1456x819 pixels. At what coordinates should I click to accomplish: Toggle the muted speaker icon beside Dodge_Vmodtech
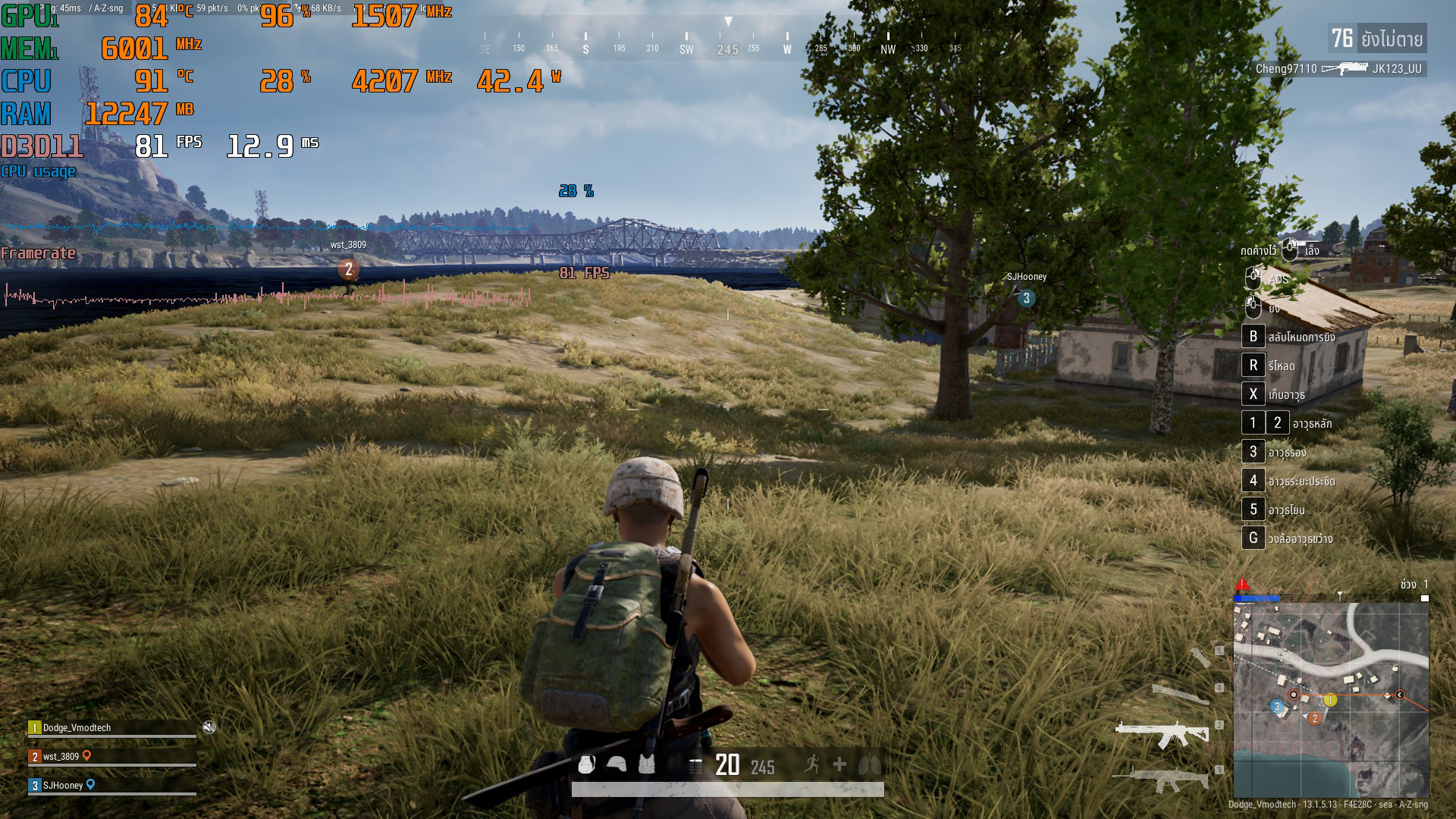pyautogui.click(x=209, y=728)
